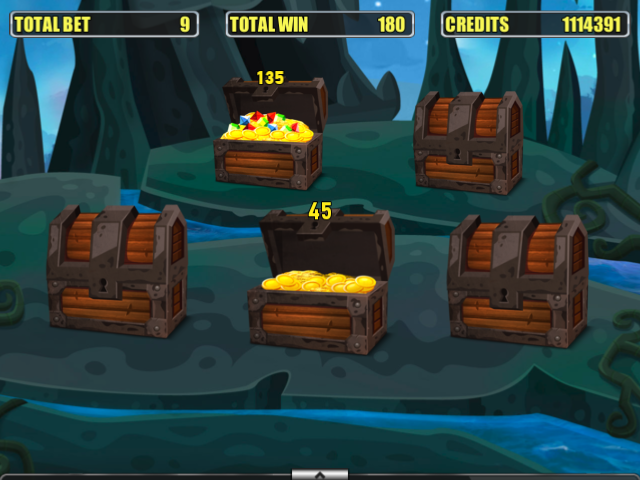Select the opened chest full of gems
This screenshot has width=640, height=480.
point(269,138)
